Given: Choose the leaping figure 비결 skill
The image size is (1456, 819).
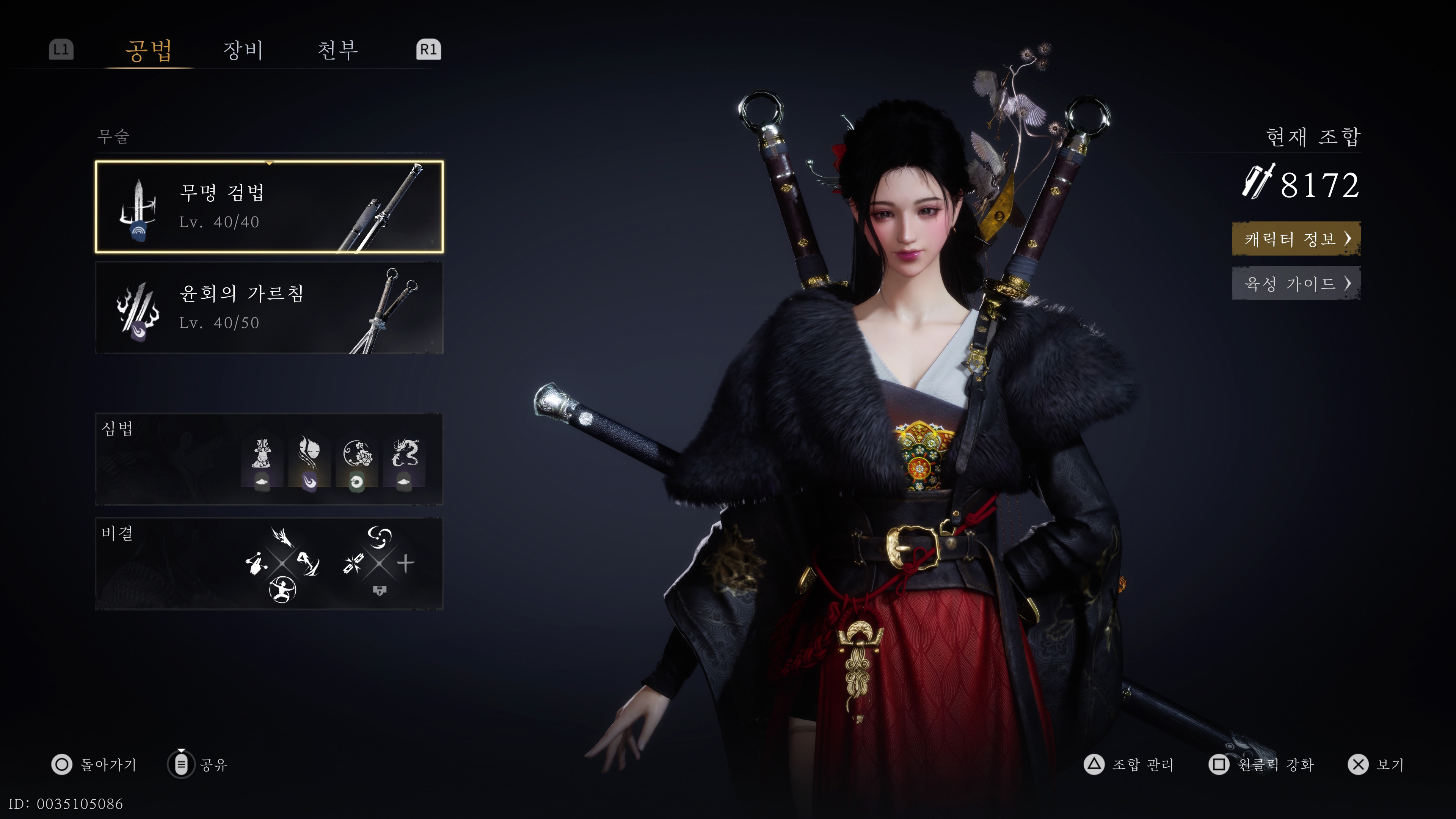Looking at the screenshot, I should click(x=309, y=563).
